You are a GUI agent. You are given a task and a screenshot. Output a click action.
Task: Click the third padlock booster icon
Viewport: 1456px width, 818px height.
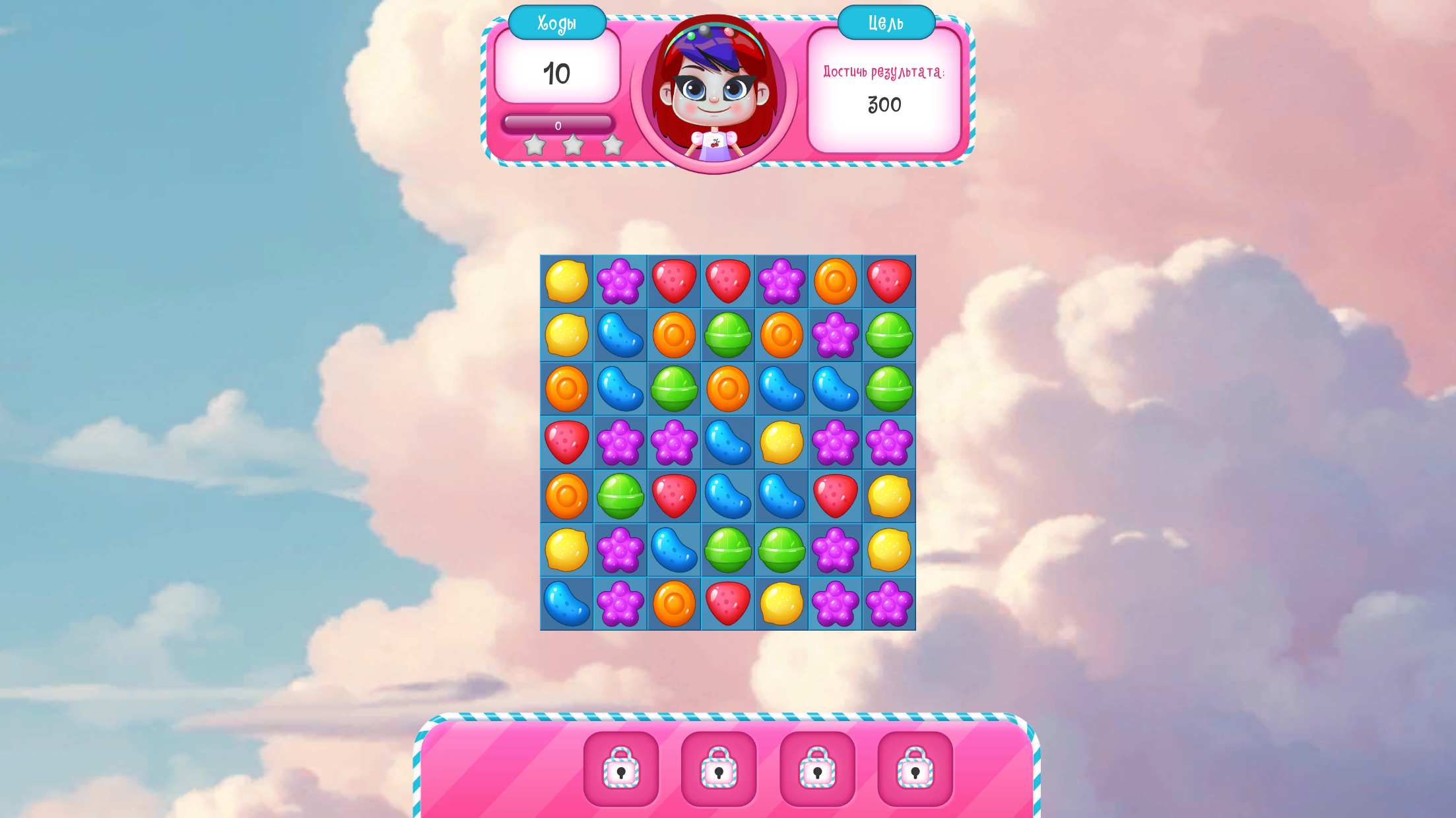tap(817, 769)
